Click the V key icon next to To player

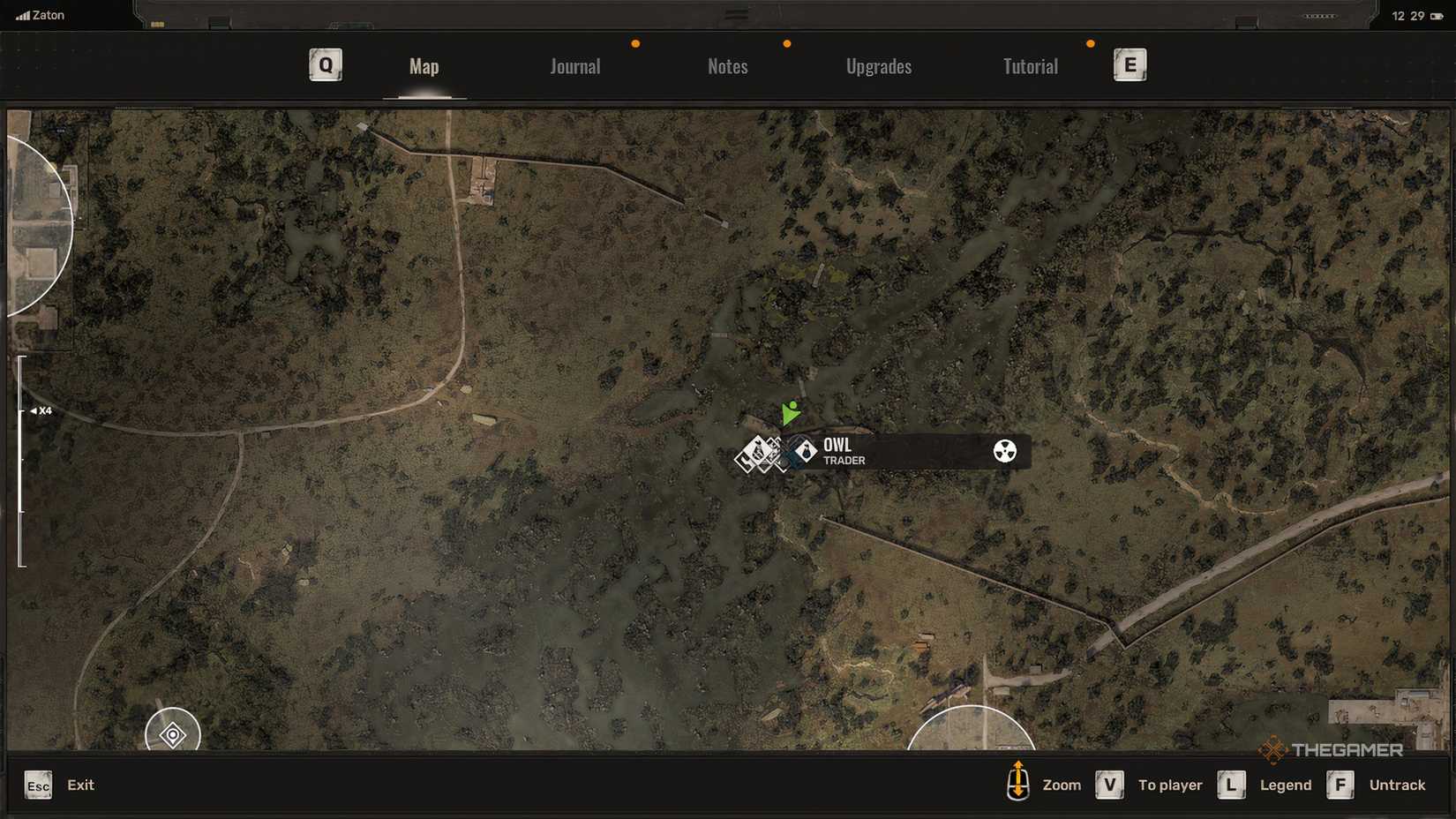pyautogui.click(x=1109, y=784)
